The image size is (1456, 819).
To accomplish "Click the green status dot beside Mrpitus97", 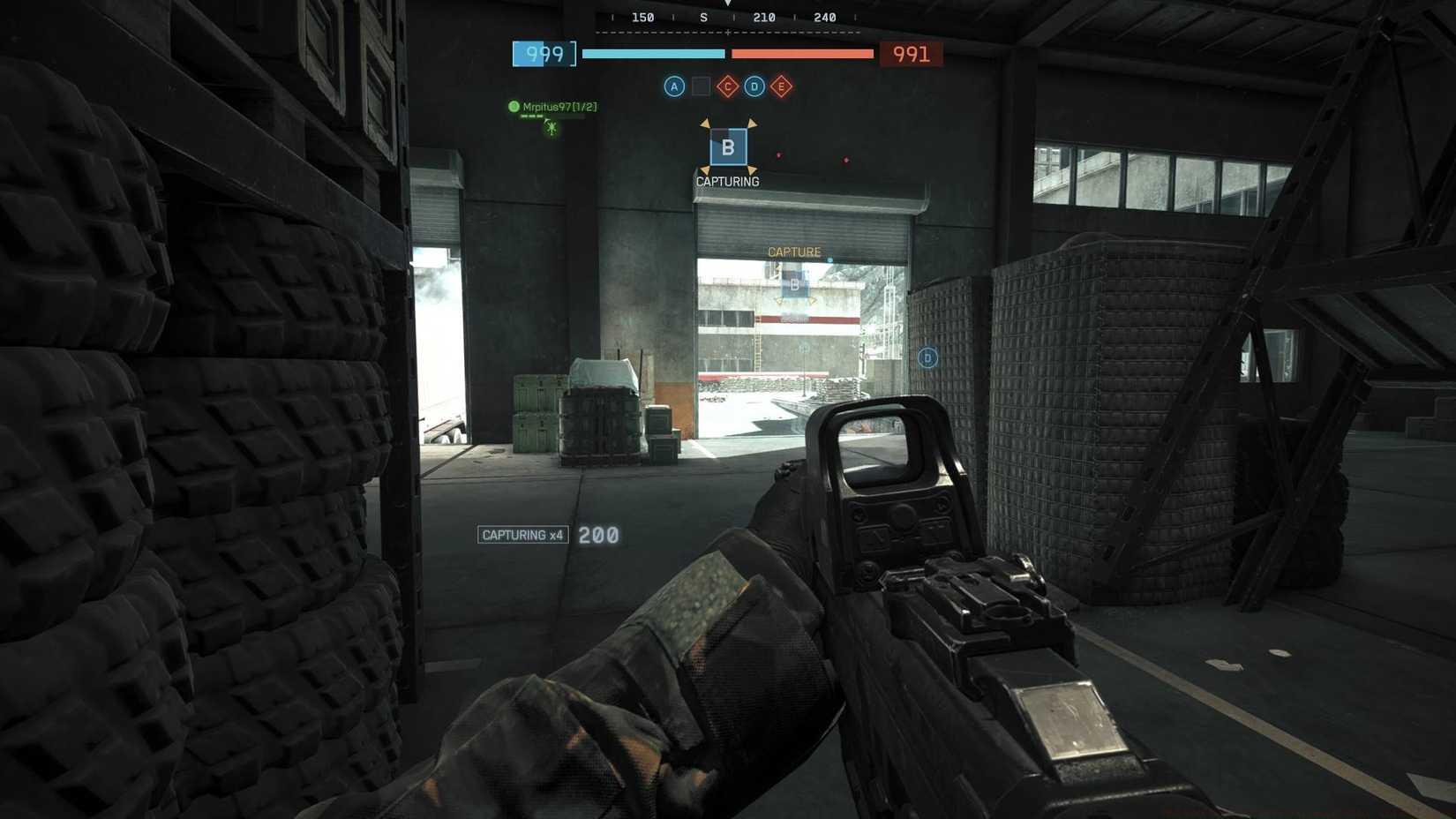I will click(514, 106).
